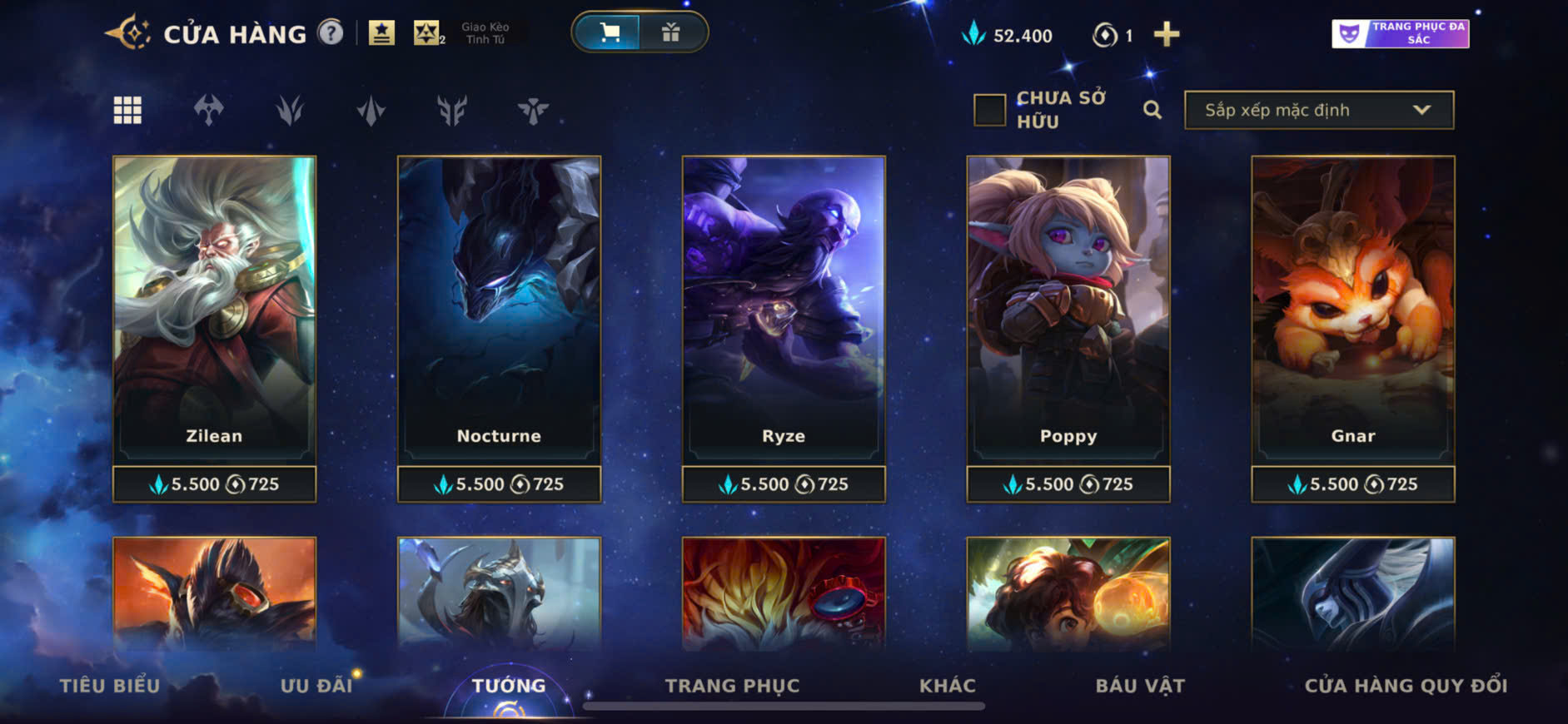Go back using the store logo arrow
The height and width of the screenshot is (724, 1568).
(x=127, y=33)
